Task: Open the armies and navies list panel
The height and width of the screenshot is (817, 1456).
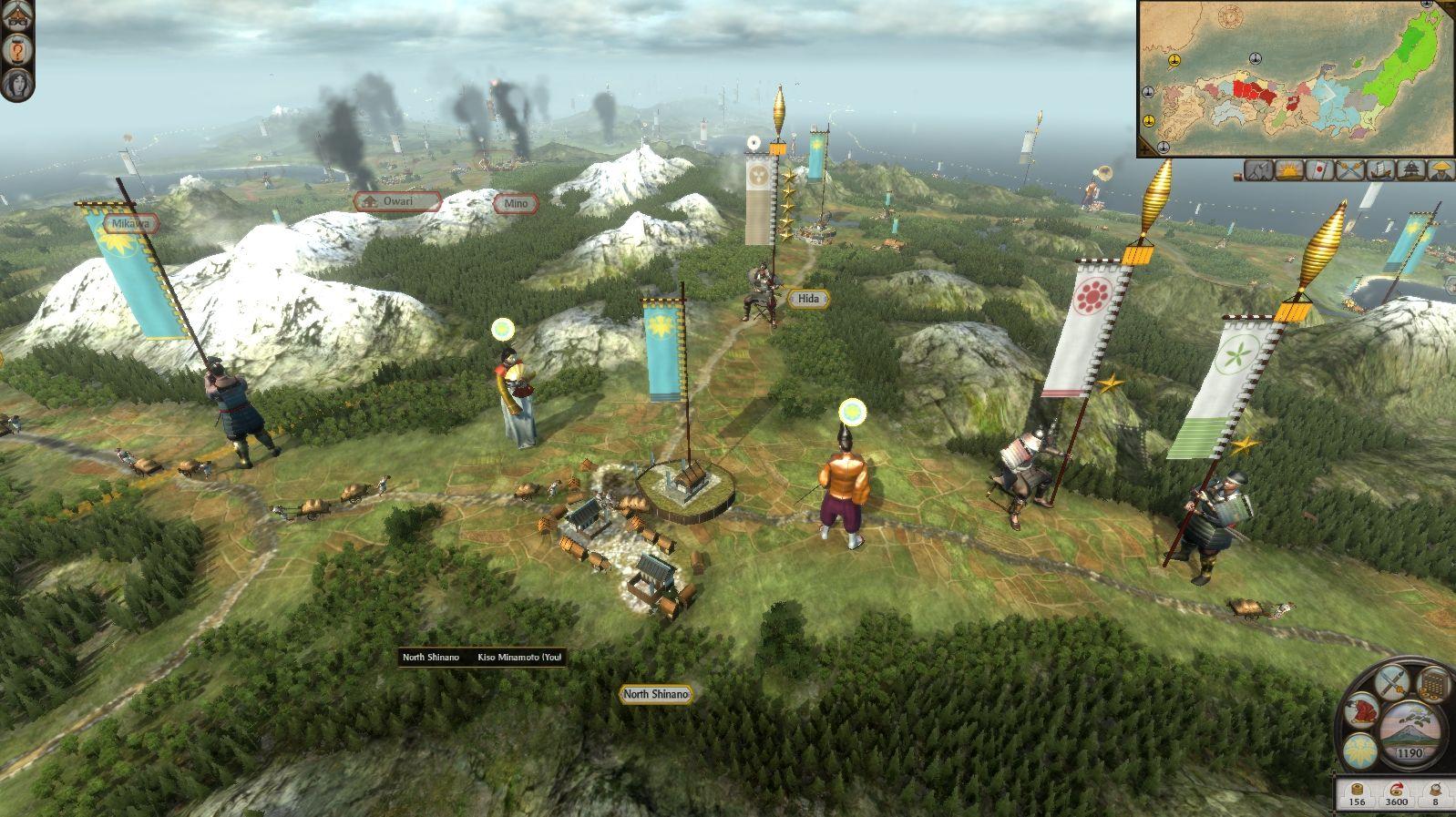Action: point(1259,169)
